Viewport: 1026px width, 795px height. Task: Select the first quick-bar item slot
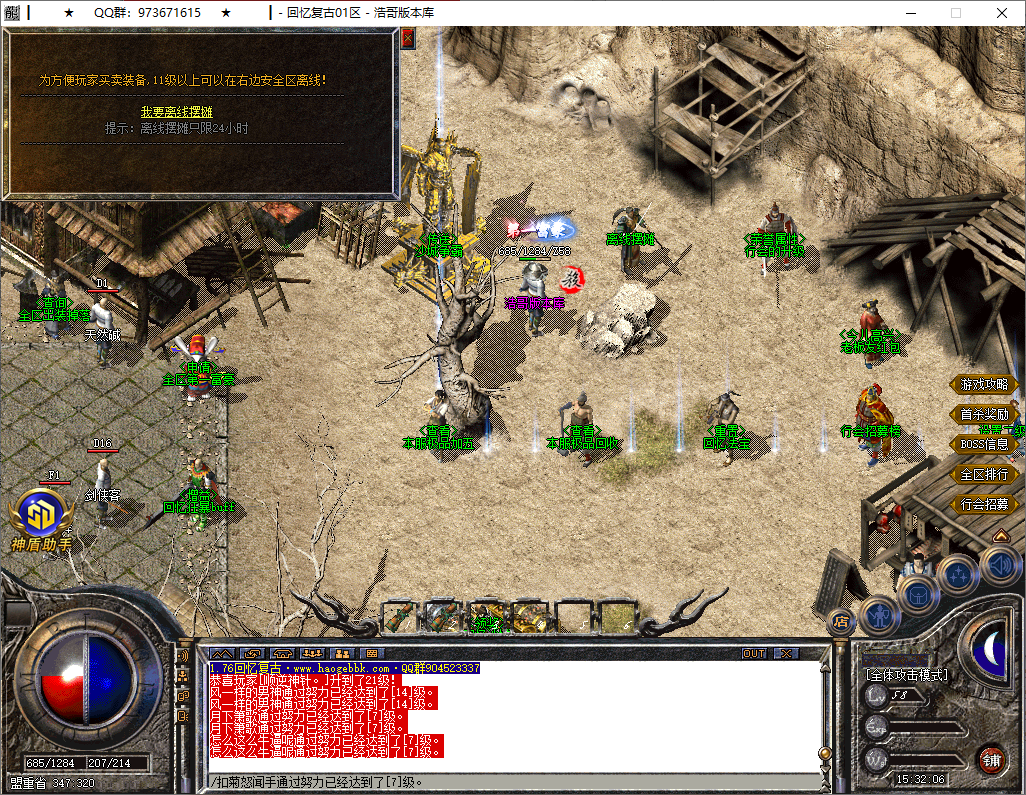[400, 616]
